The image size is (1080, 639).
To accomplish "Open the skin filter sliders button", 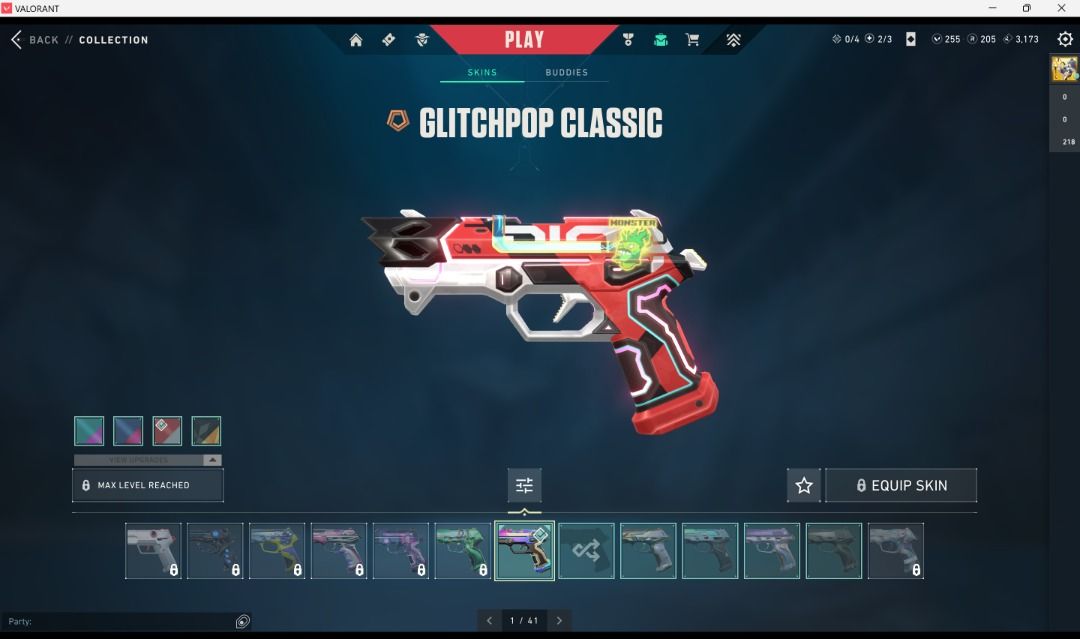I will [524, 485].
